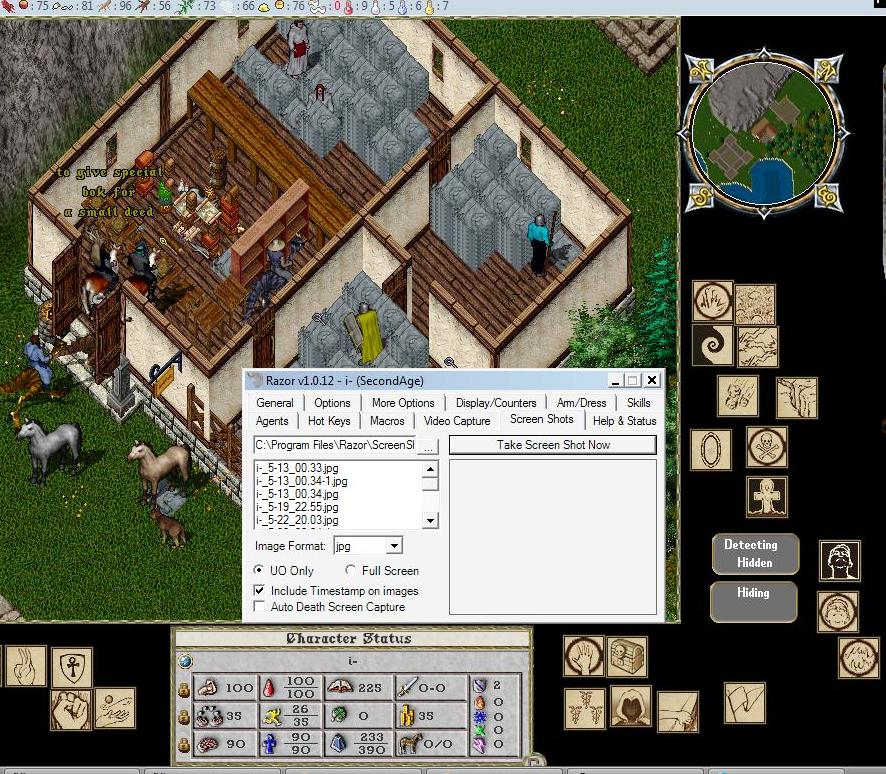Activate the spiral spell icon
The height and width of the screenshot is (774, 886).
point(712,345)
